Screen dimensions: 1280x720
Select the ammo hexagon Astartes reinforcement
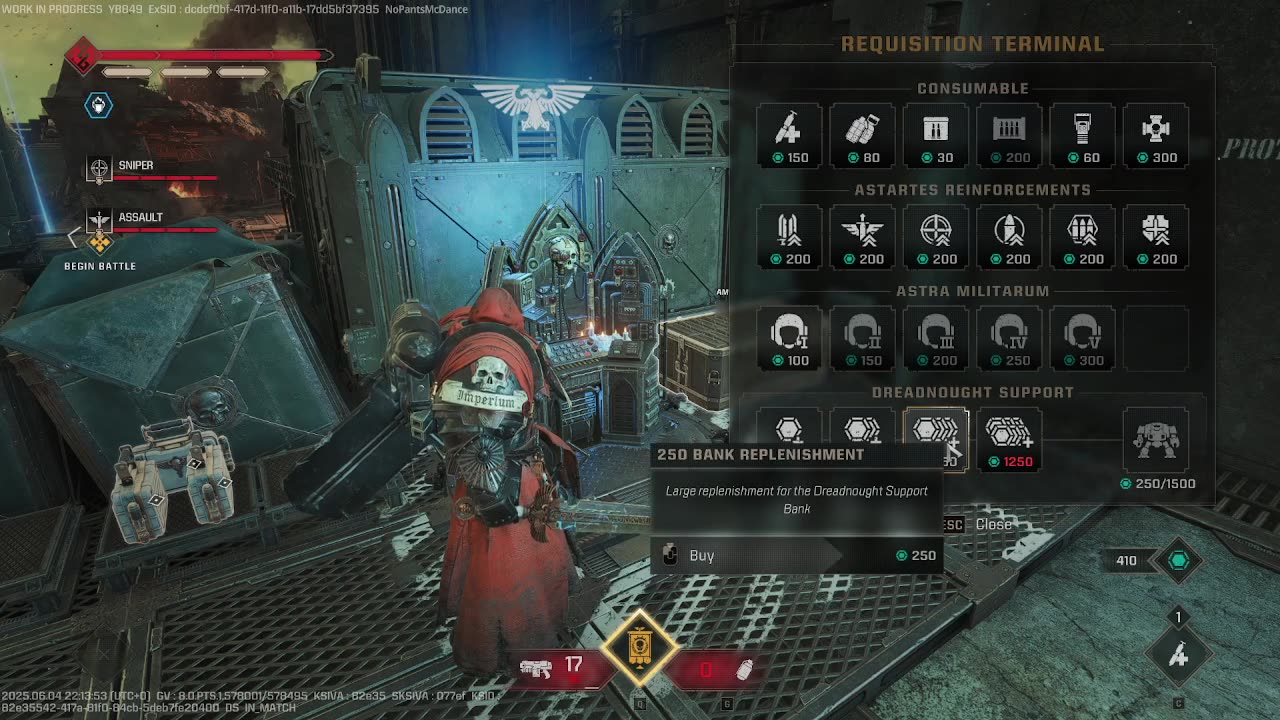pyautogui.click(x=1082, y=237)
